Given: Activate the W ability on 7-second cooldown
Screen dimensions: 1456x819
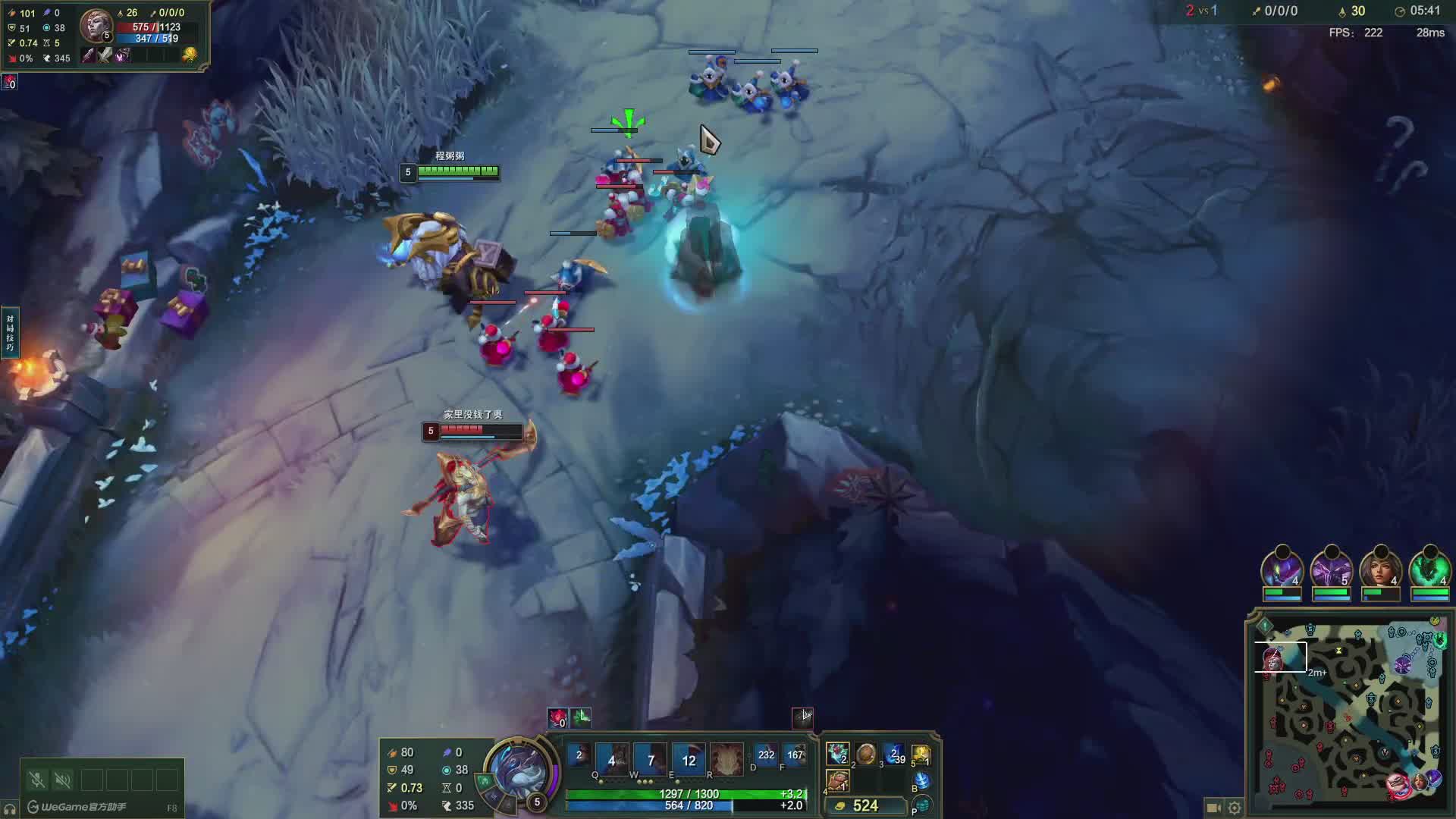Looking at the screenshot, I should pyautogui.click(x=651, y=758).
